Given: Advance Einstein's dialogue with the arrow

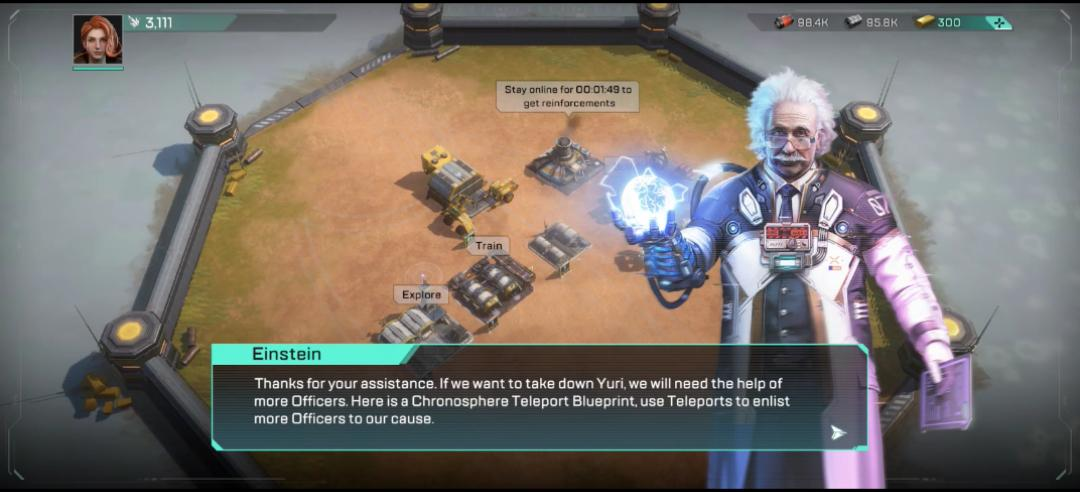Looking at the screenshot, I should 838,432.
